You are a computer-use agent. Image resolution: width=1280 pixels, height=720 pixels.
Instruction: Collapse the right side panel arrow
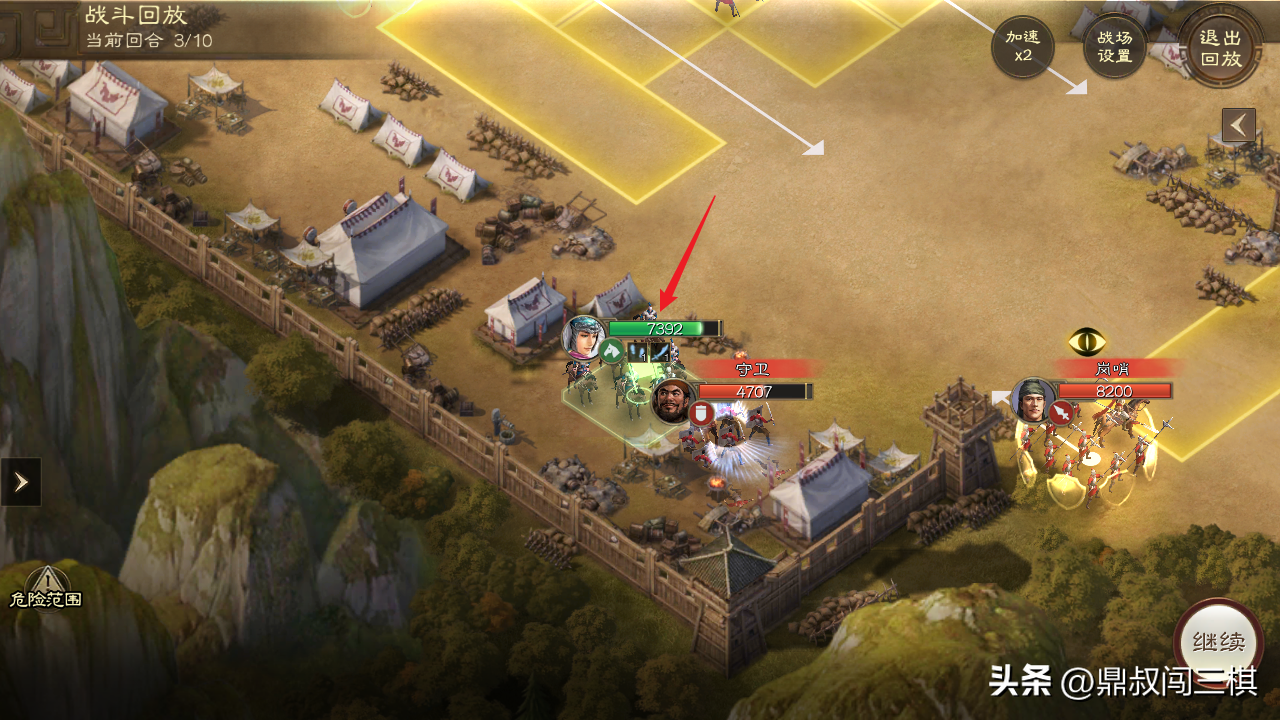click(1238, 125)
